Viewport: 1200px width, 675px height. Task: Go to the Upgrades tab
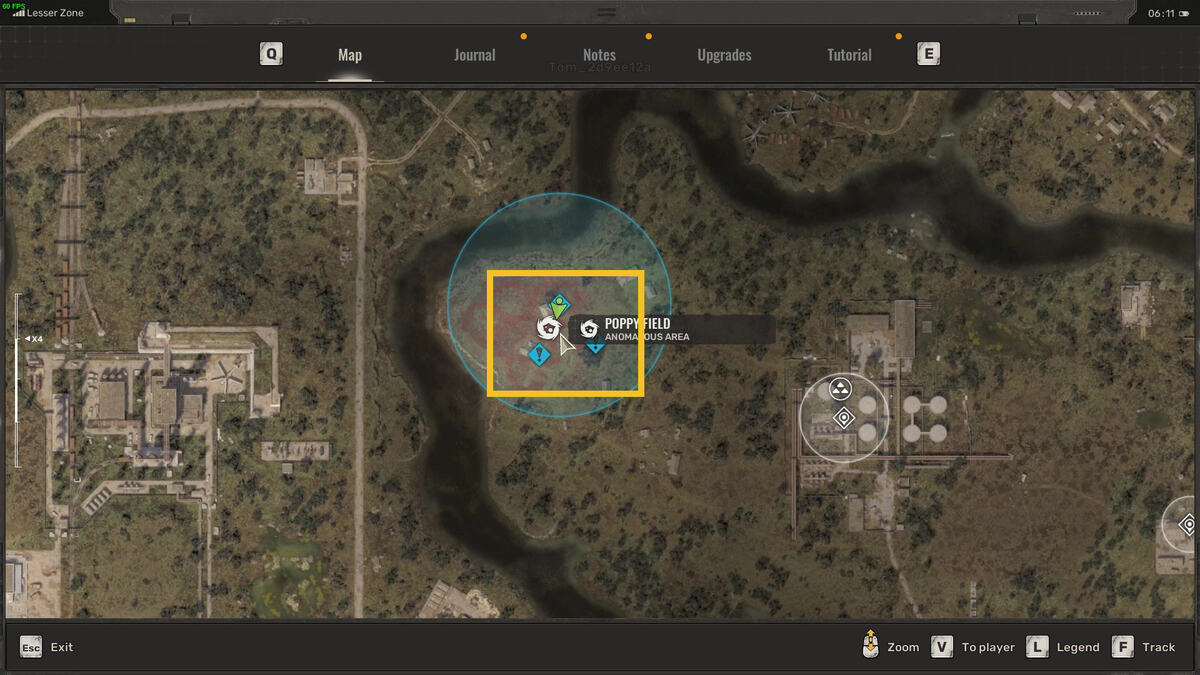coord(724,55)
